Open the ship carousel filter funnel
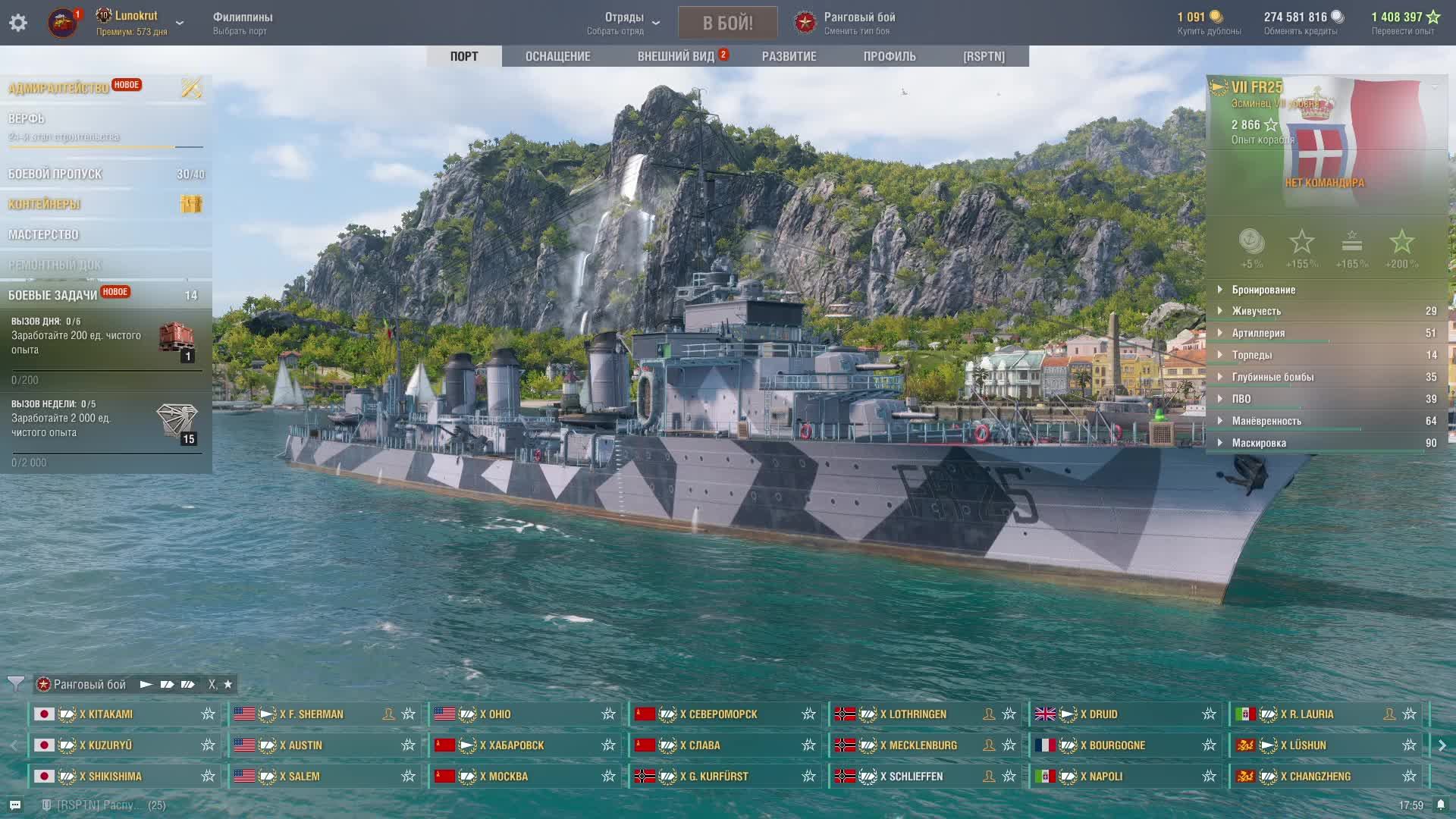 pyautogui.click(x=15, y=684)
